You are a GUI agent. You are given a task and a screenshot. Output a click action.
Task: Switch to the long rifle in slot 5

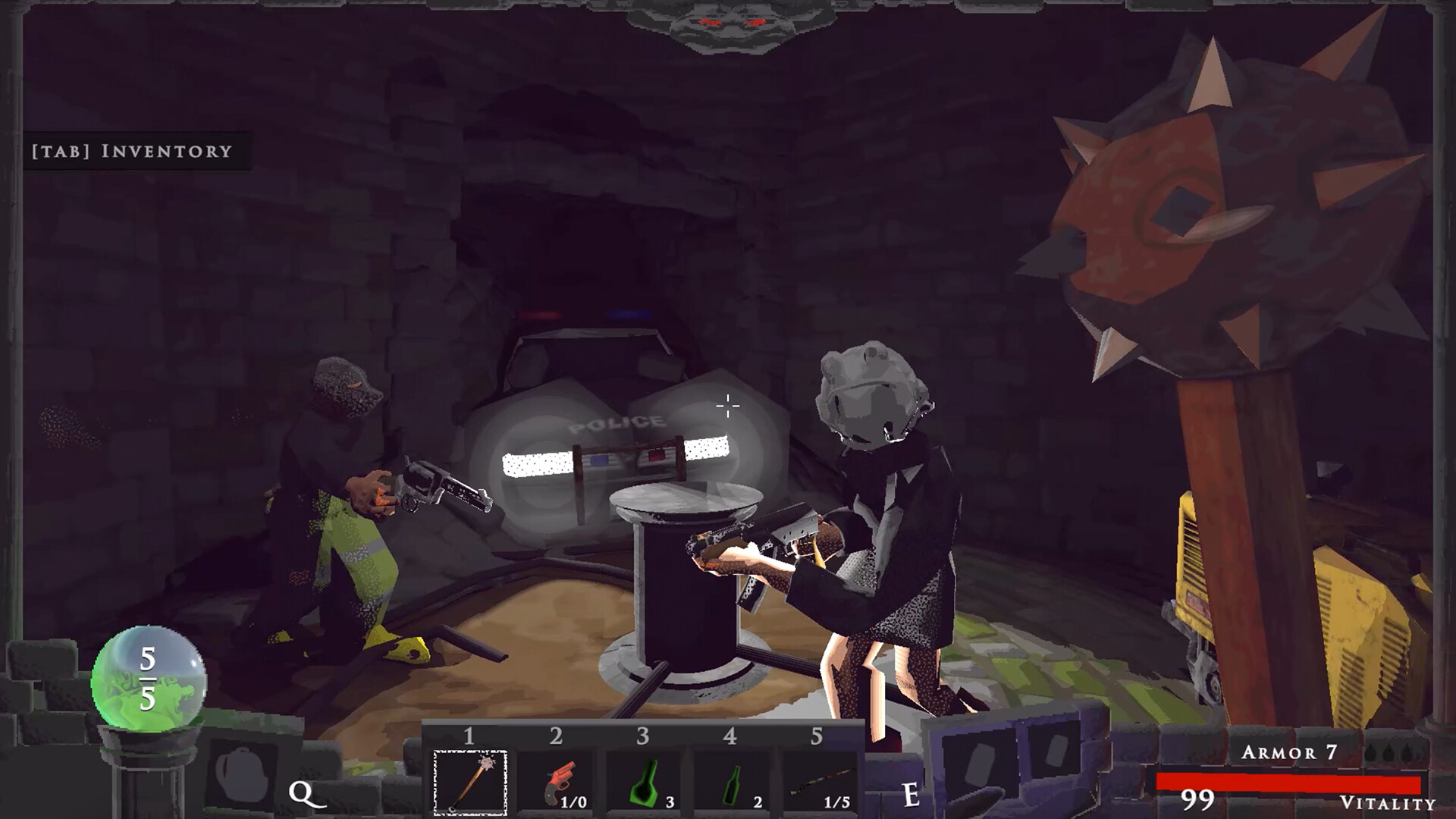[820, 783]
